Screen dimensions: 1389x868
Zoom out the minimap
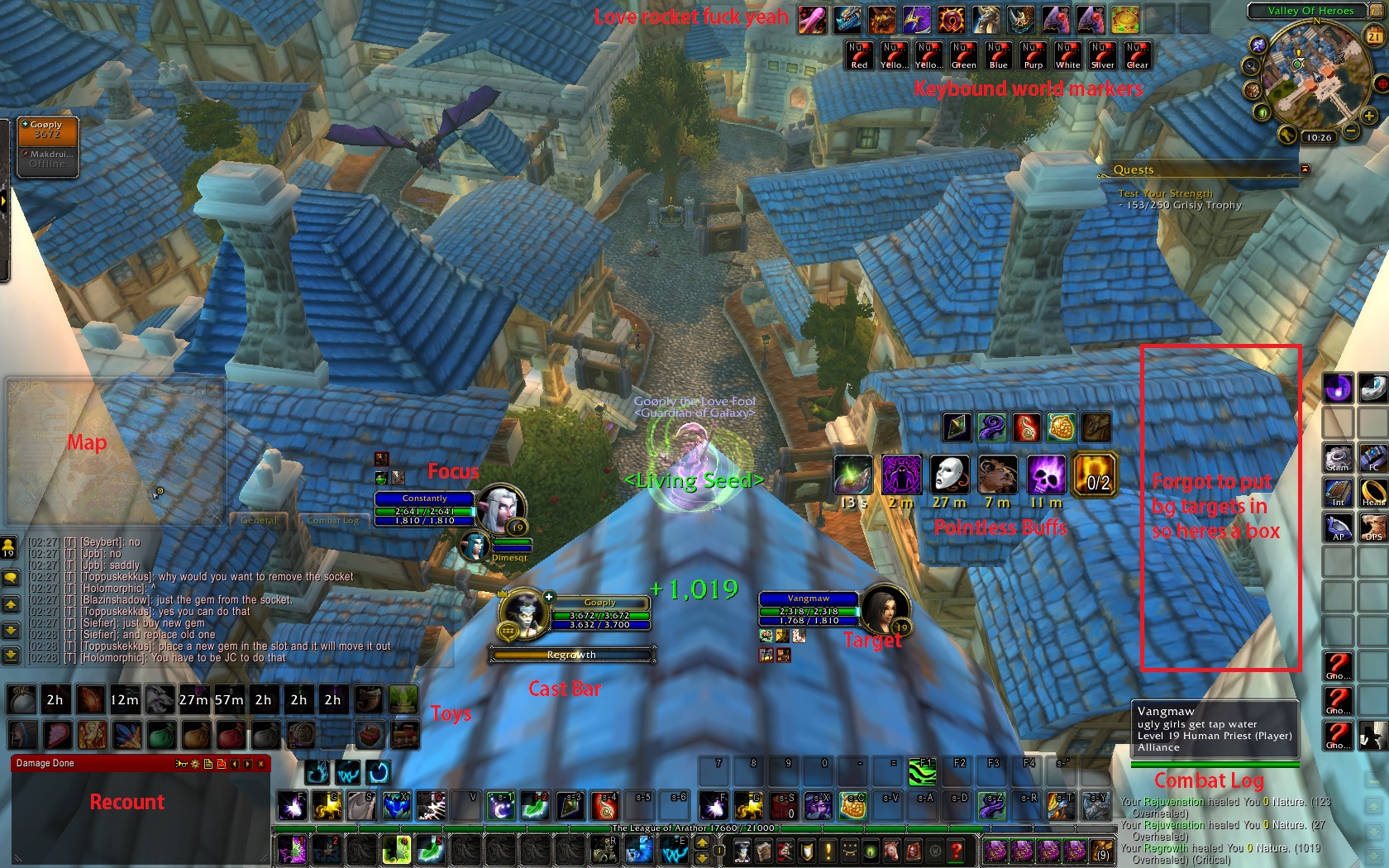point(1350,131)
